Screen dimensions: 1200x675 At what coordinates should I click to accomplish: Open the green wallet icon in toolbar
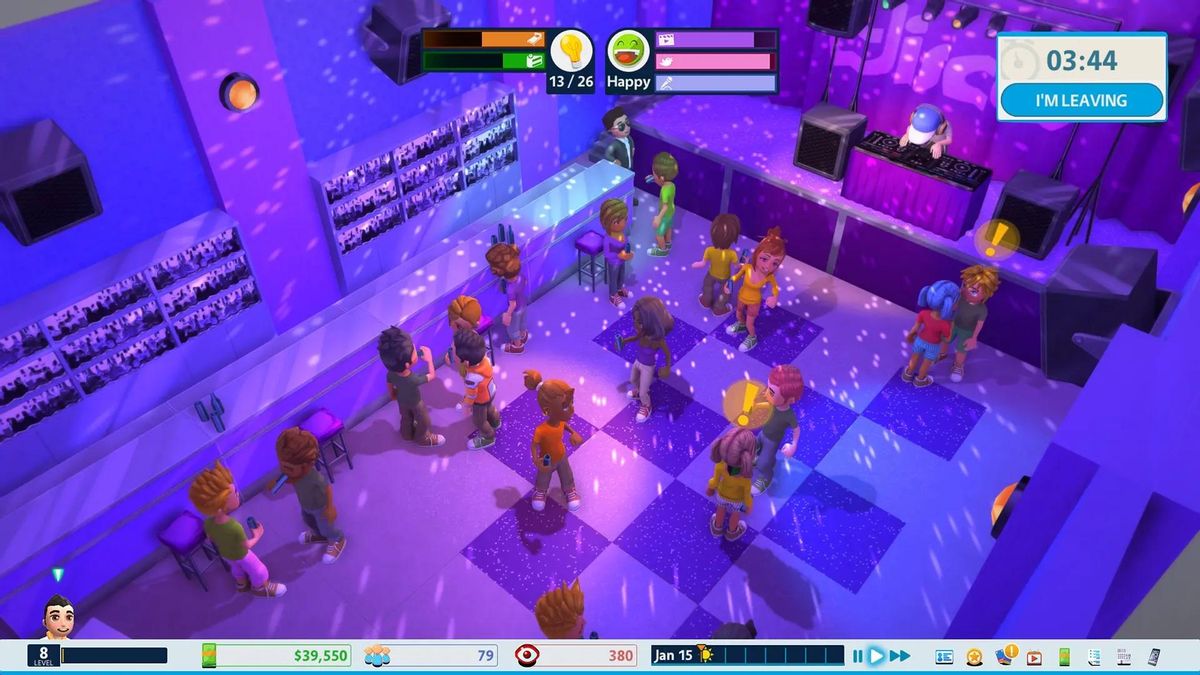(x=1064, y=657)
